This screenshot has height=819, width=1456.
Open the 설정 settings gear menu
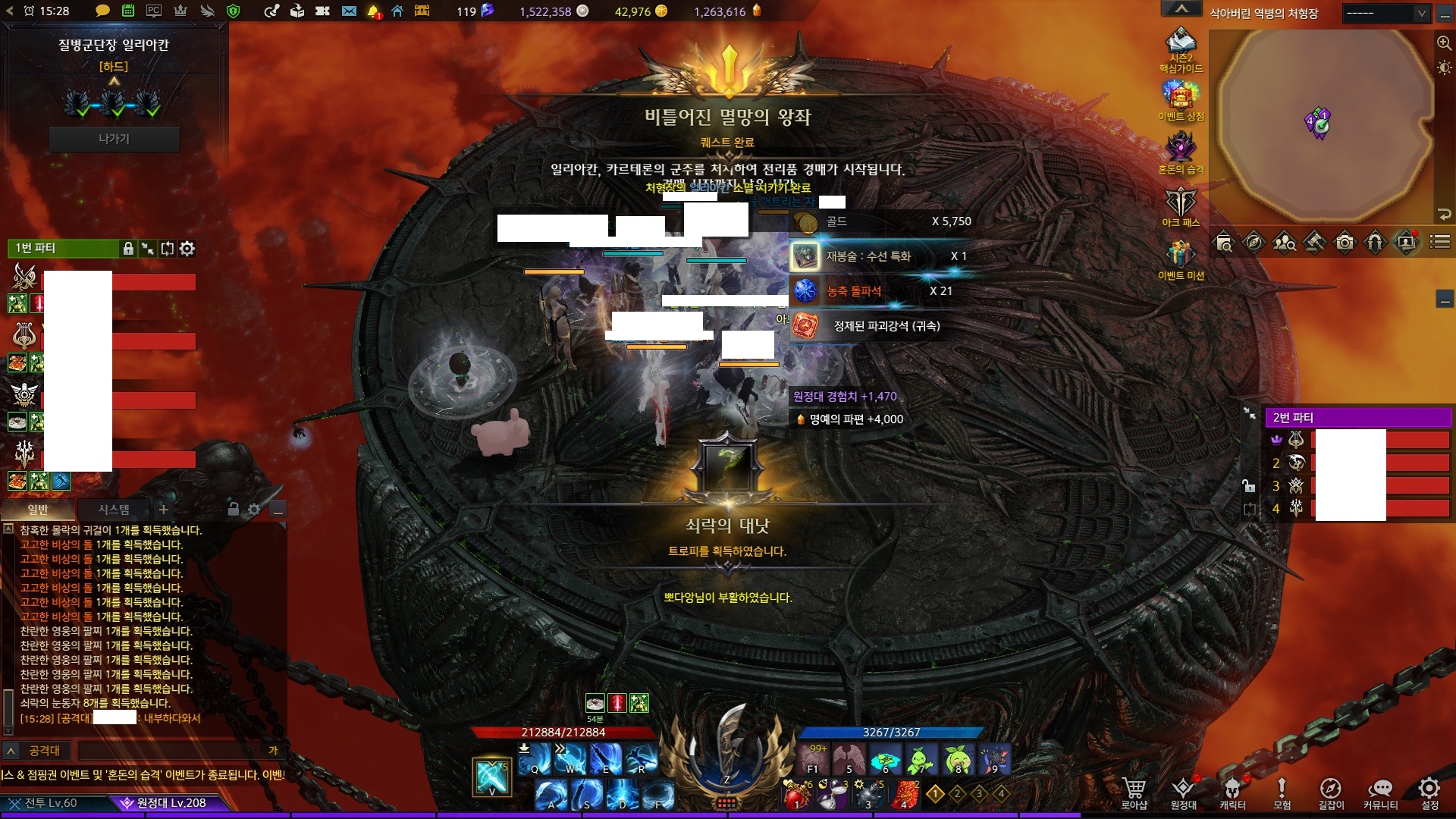(x=1429, y=792)
